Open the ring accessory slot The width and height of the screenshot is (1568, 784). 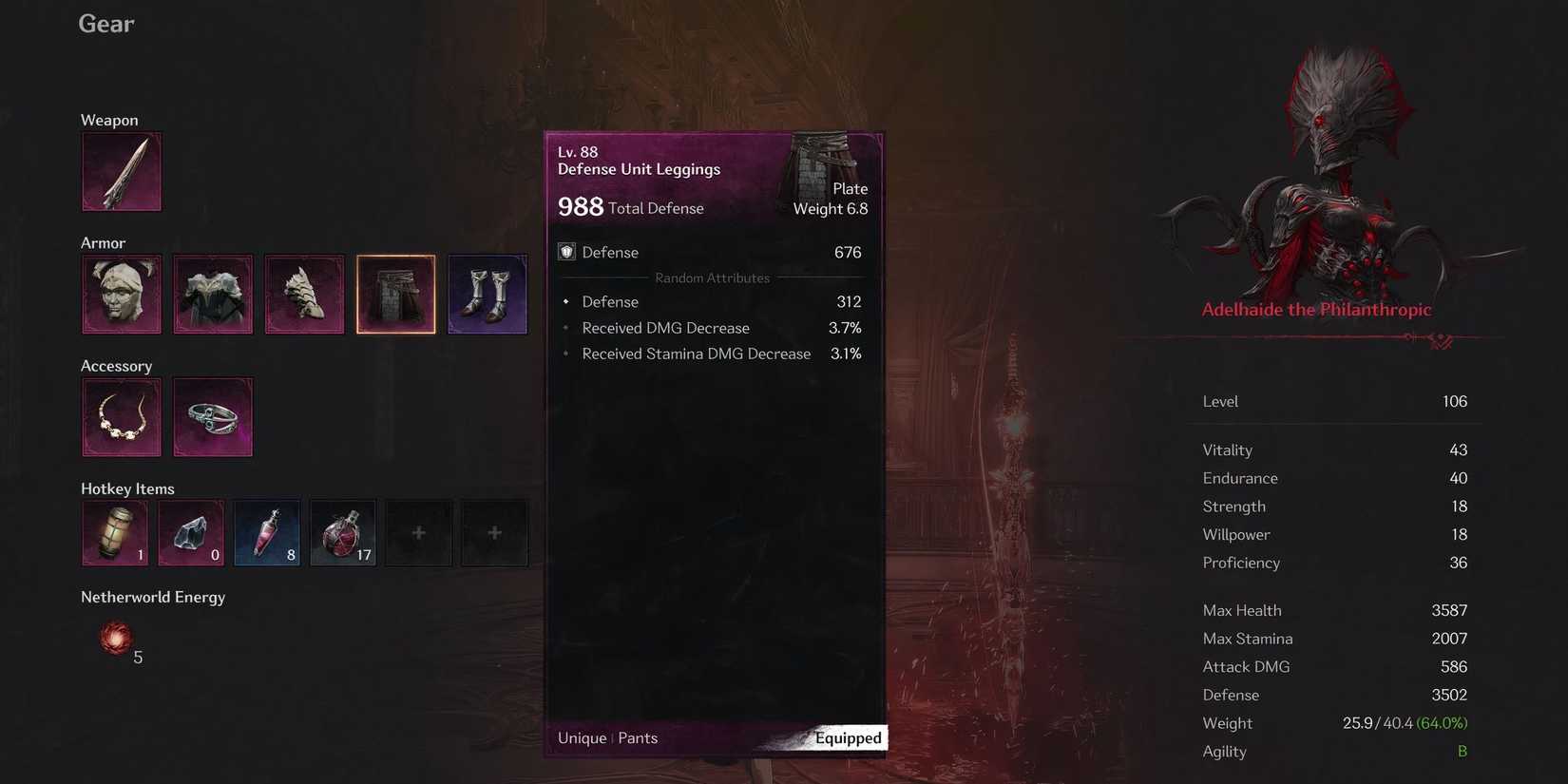tap(213, 416)
